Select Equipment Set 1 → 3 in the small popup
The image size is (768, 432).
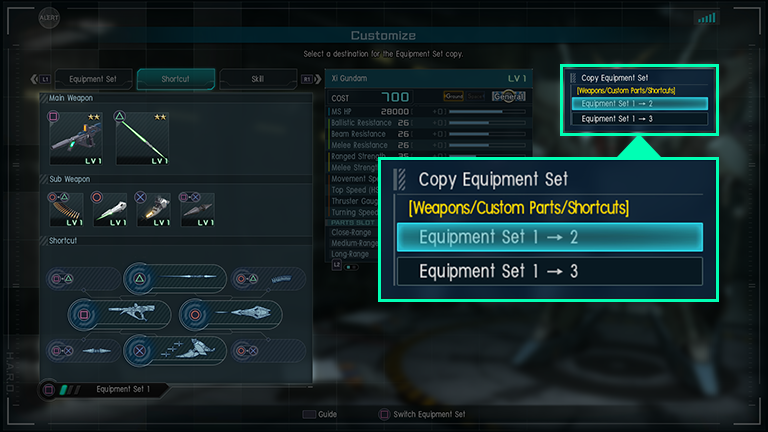(x=639, y=118)
